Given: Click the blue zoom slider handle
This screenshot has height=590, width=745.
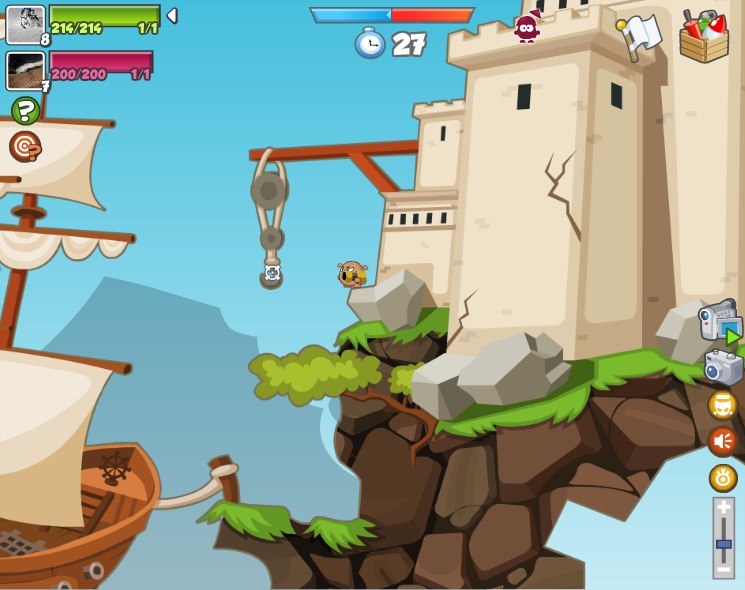Looking at the screenshot, I should [x=723, y=544].
